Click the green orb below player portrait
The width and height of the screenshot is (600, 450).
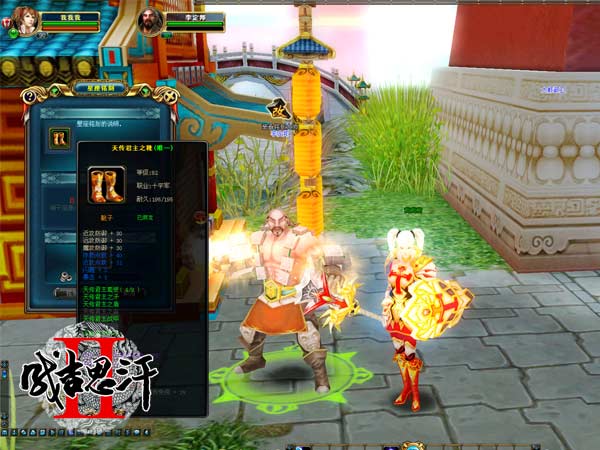(x=13, y=33)
